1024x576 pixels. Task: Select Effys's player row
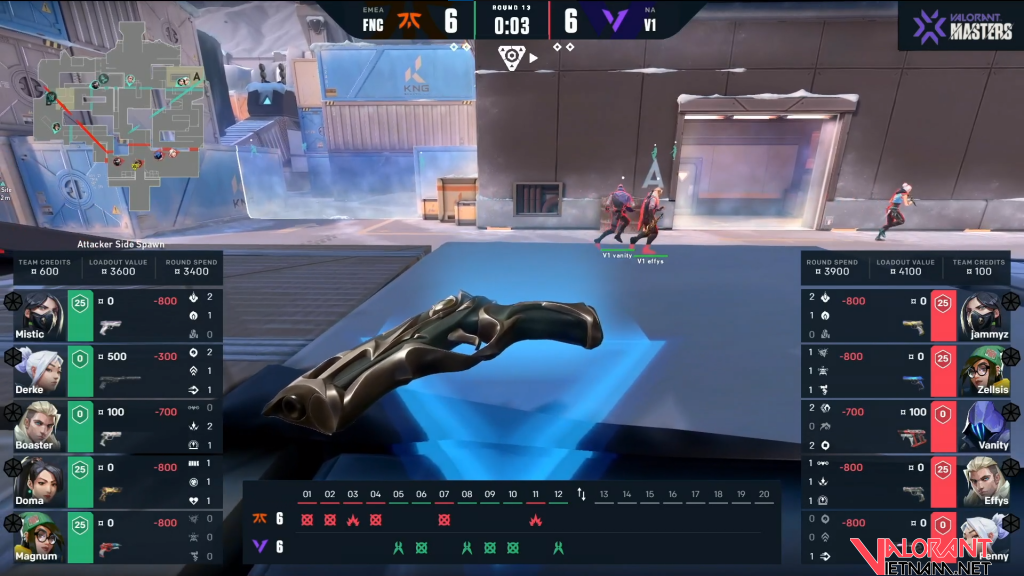[x=910, y=481]
